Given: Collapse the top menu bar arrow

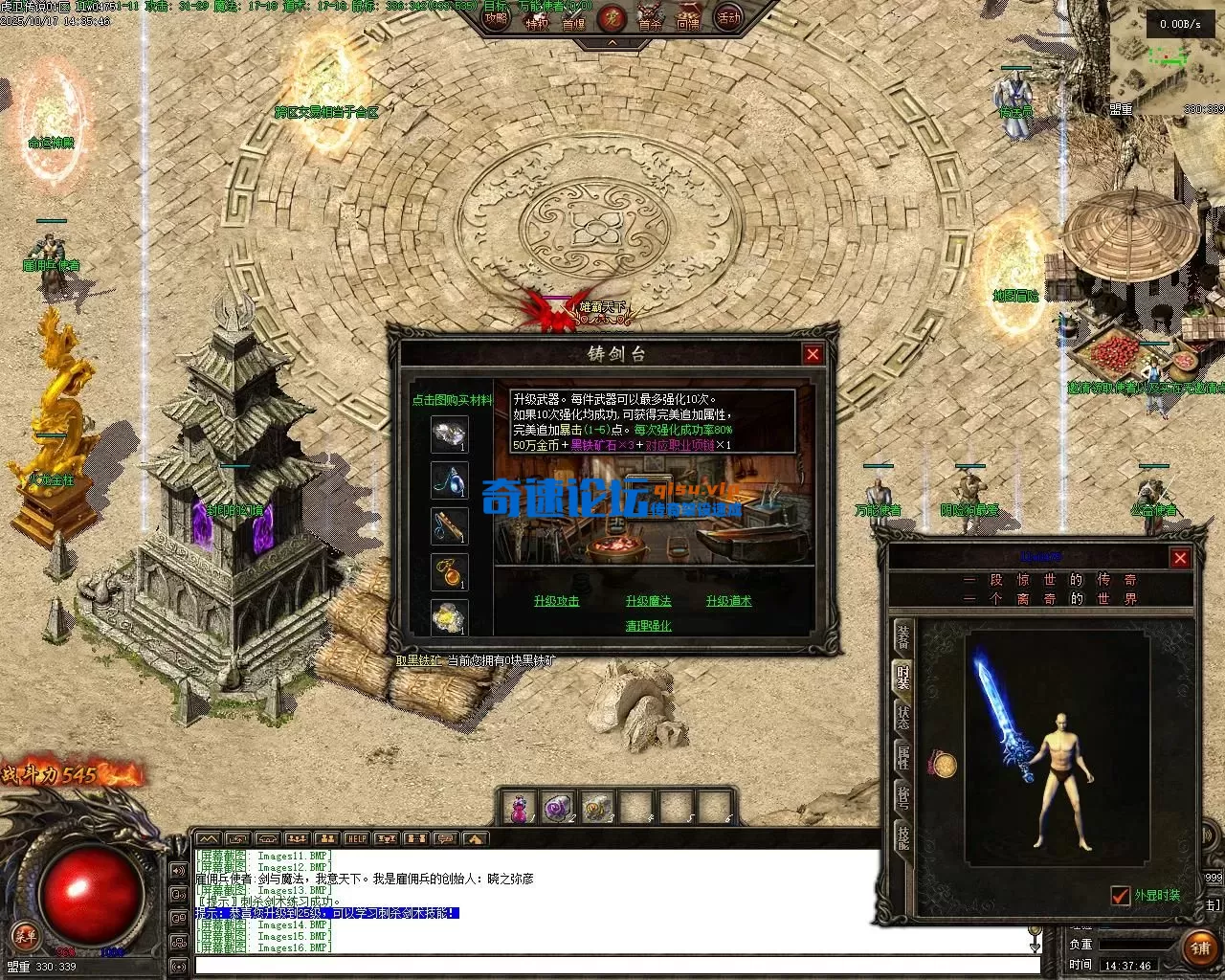Looking at the screenshot, I should tap(612, 43).
